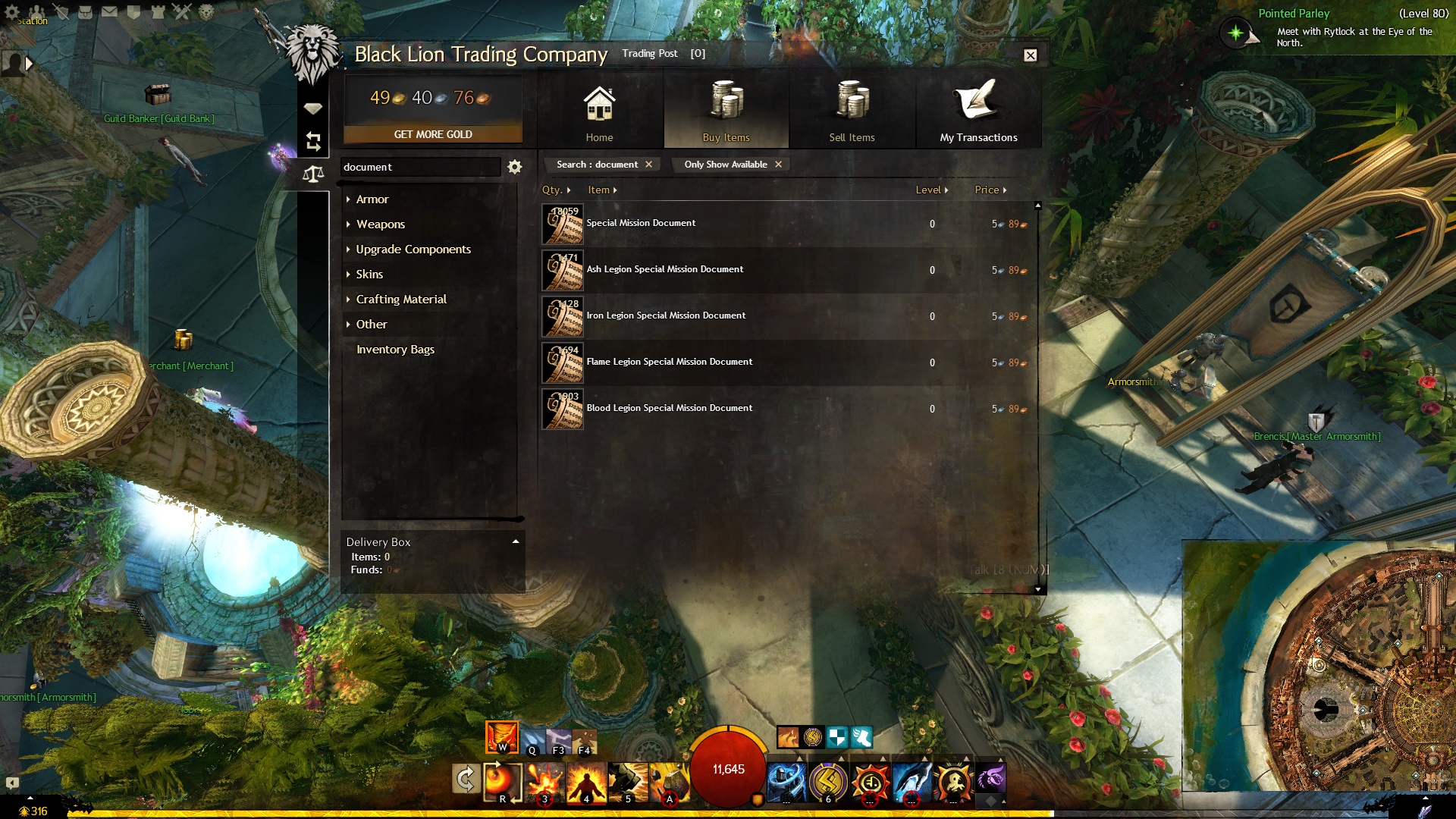
Task: Choose Ash Legion Special Mission Document
Action: (664, 270)
